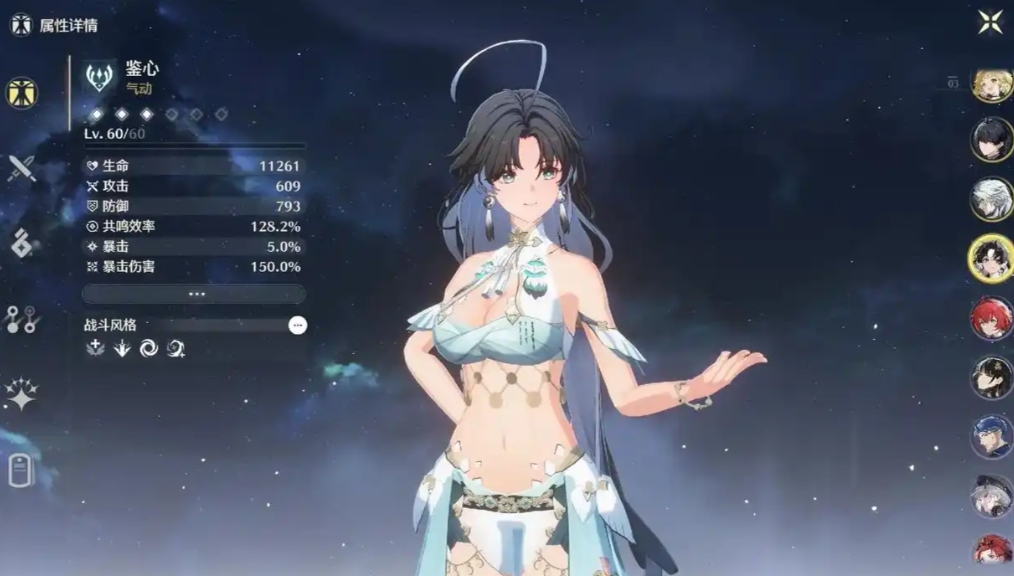The image size is (1014, 576).
Task: Choose the white-haired character portrait
Action: click(991, 199)
